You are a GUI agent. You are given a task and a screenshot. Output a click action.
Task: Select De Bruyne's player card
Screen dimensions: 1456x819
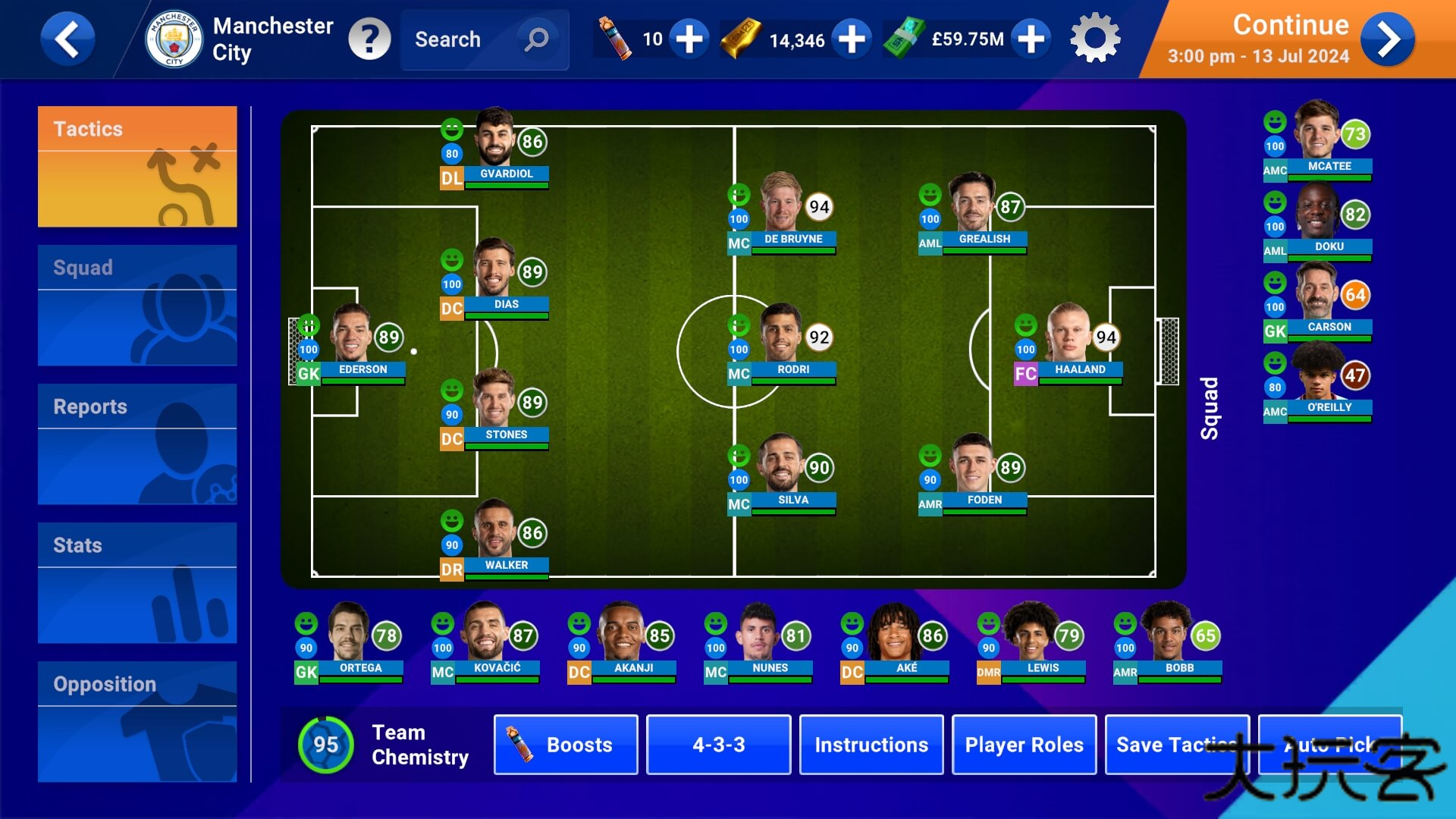coord(783,211)
